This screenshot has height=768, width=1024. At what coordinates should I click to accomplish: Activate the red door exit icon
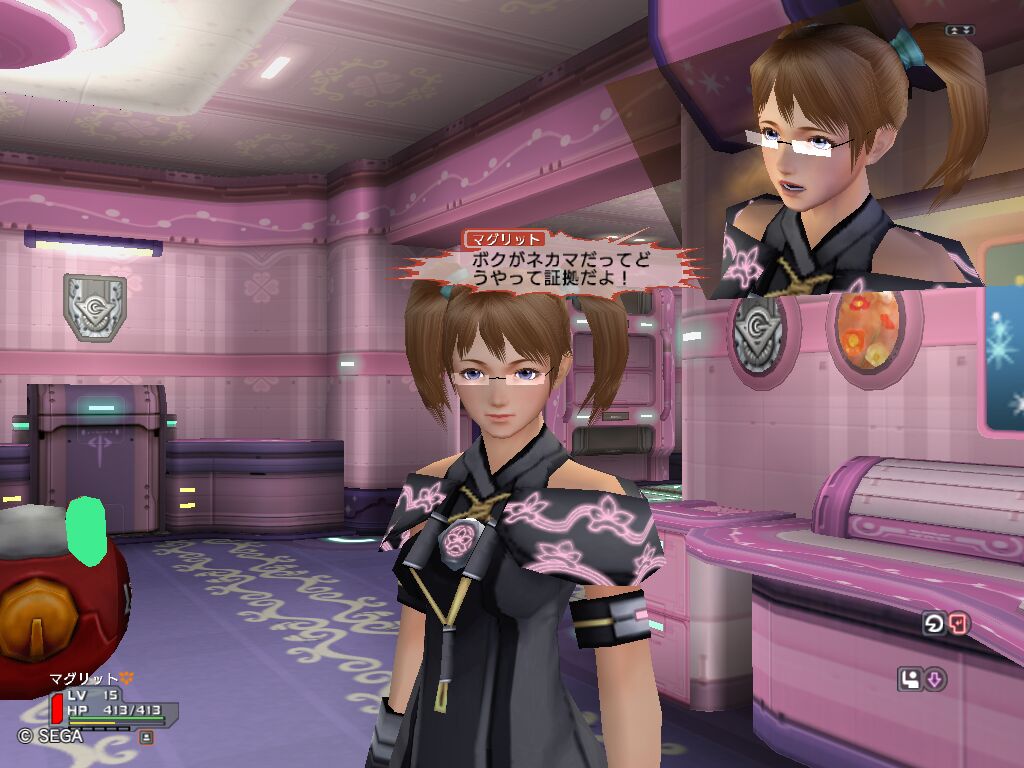click(x=958, y=624)
